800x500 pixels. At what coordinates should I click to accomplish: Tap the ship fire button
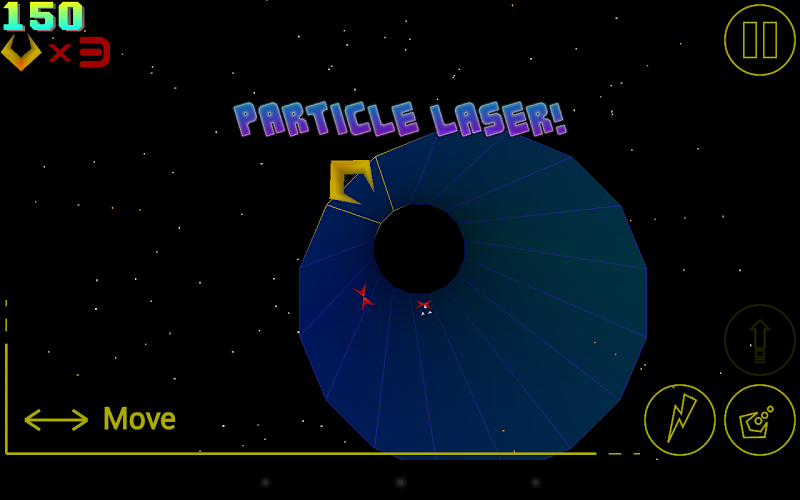[760, 420]
